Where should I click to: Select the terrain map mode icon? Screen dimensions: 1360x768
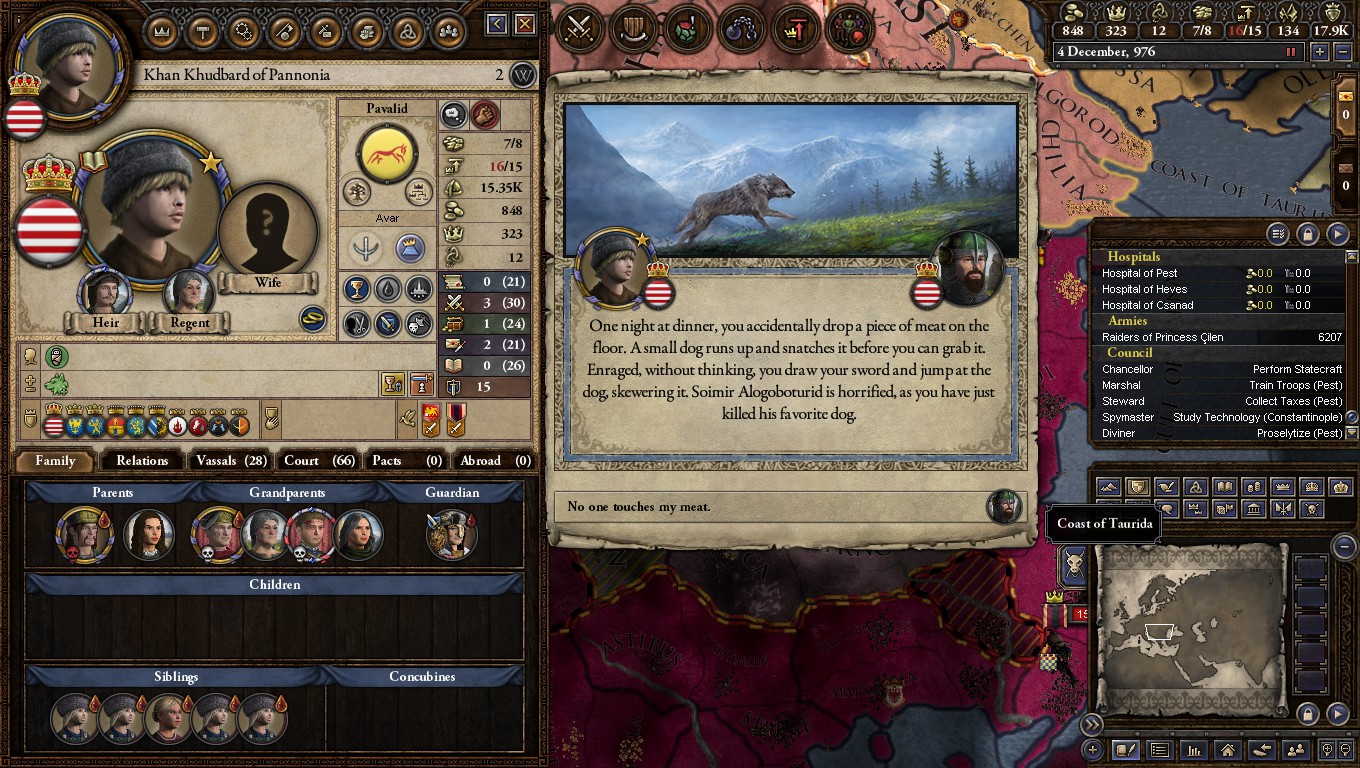tap(1108, 488)
